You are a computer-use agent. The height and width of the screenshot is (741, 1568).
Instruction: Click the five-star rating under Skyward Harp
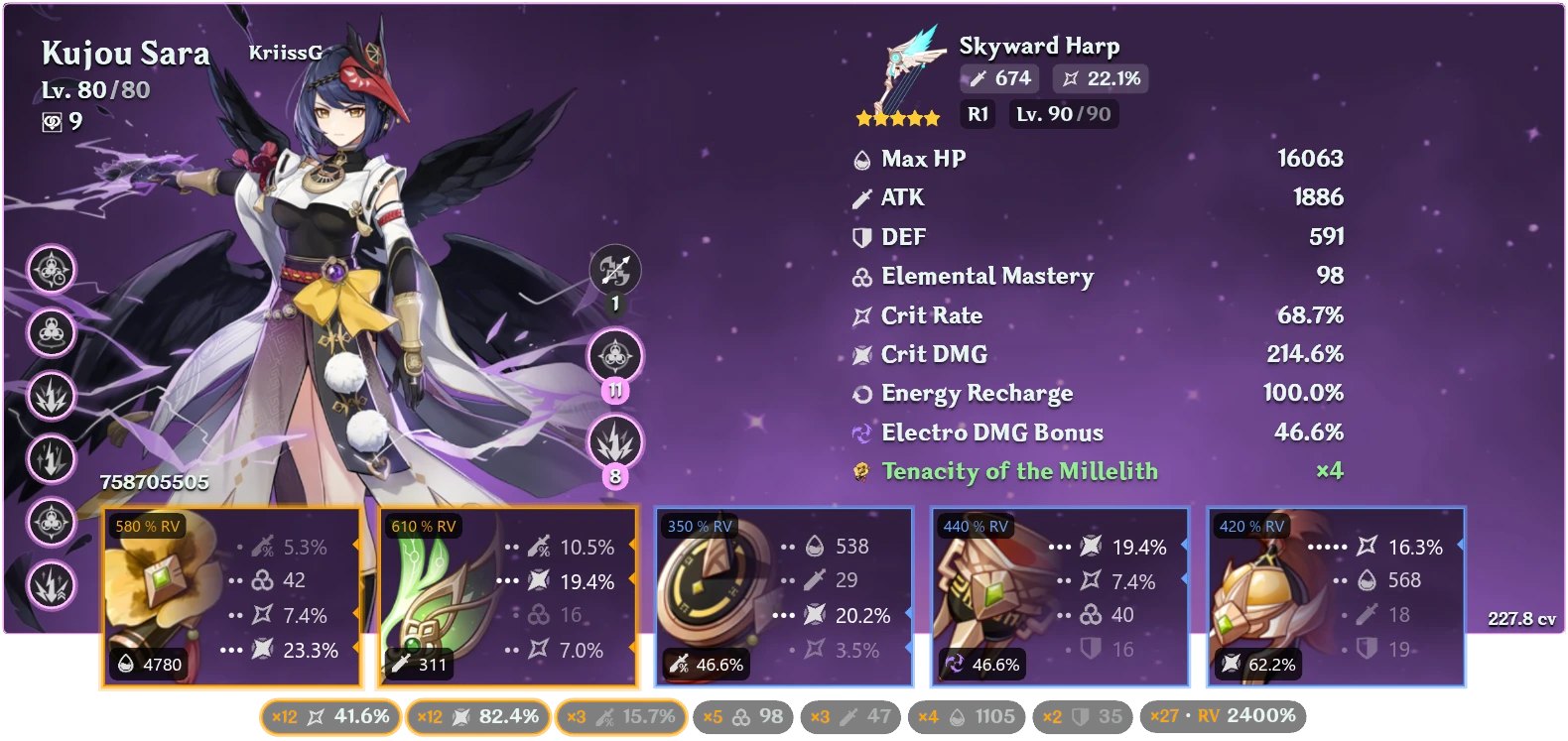[x=896, y=117]
